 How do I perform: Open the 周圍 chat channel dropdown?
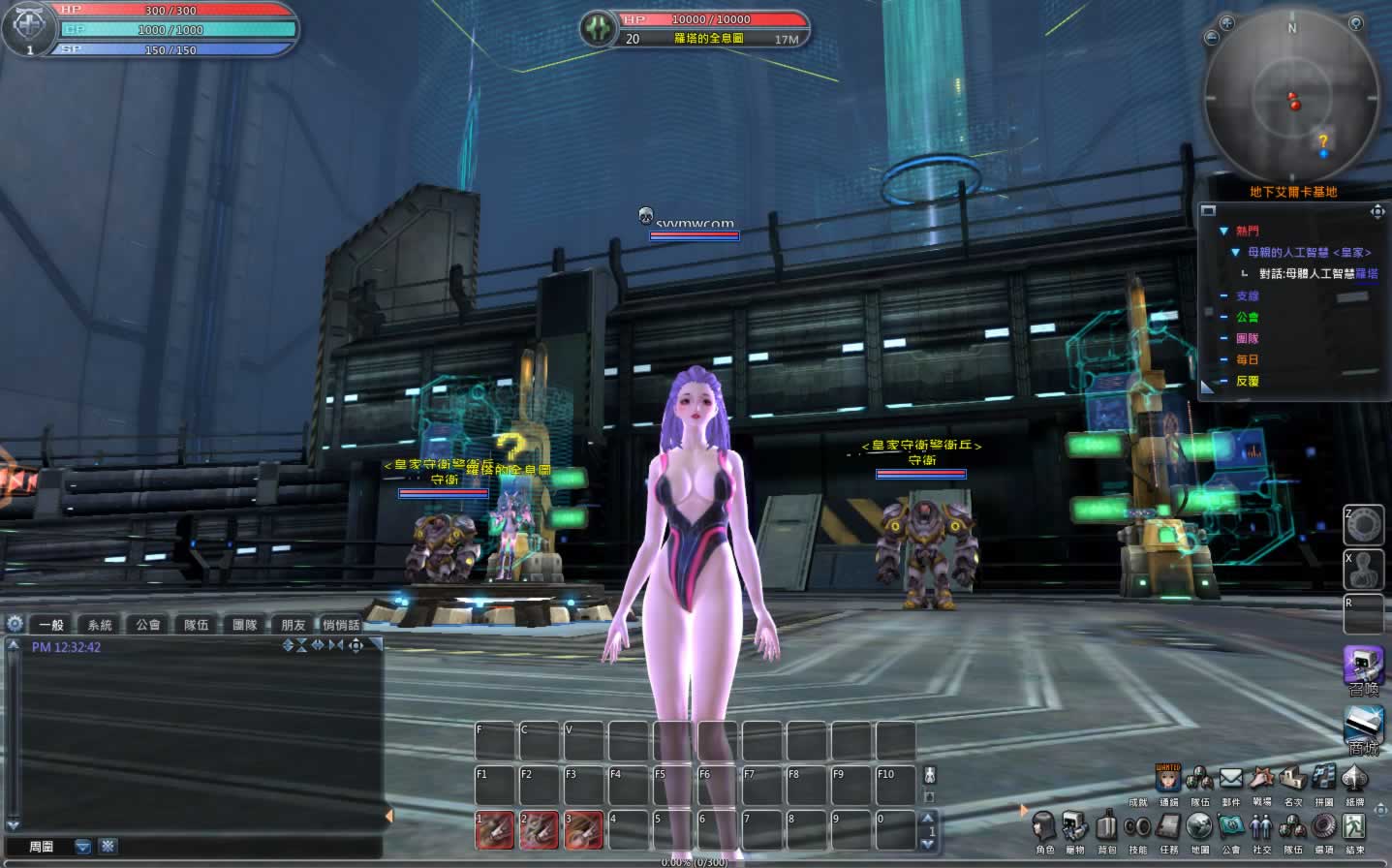[x=83, y=847]
